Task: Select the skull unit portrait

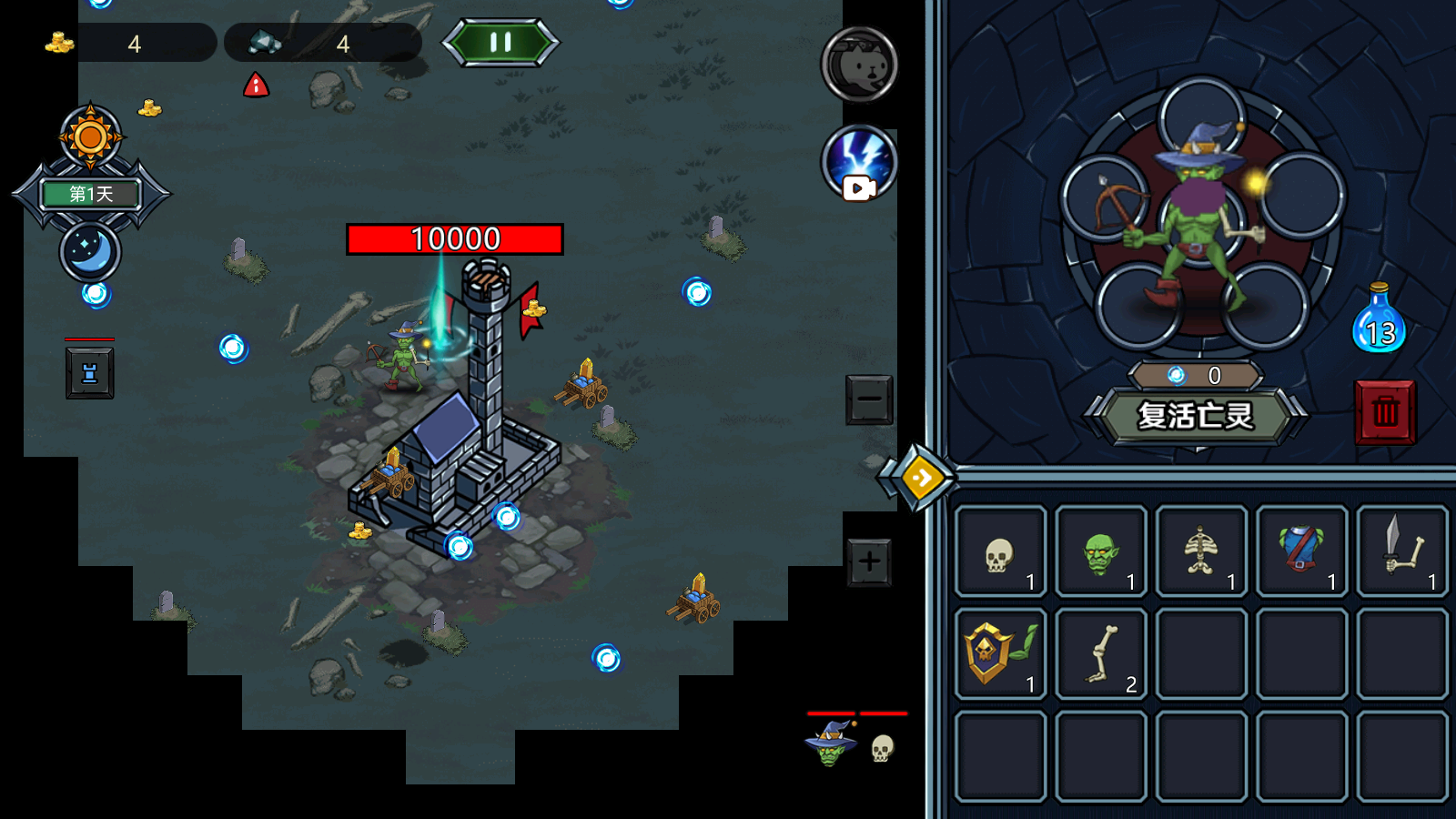Action: [882, 748]
